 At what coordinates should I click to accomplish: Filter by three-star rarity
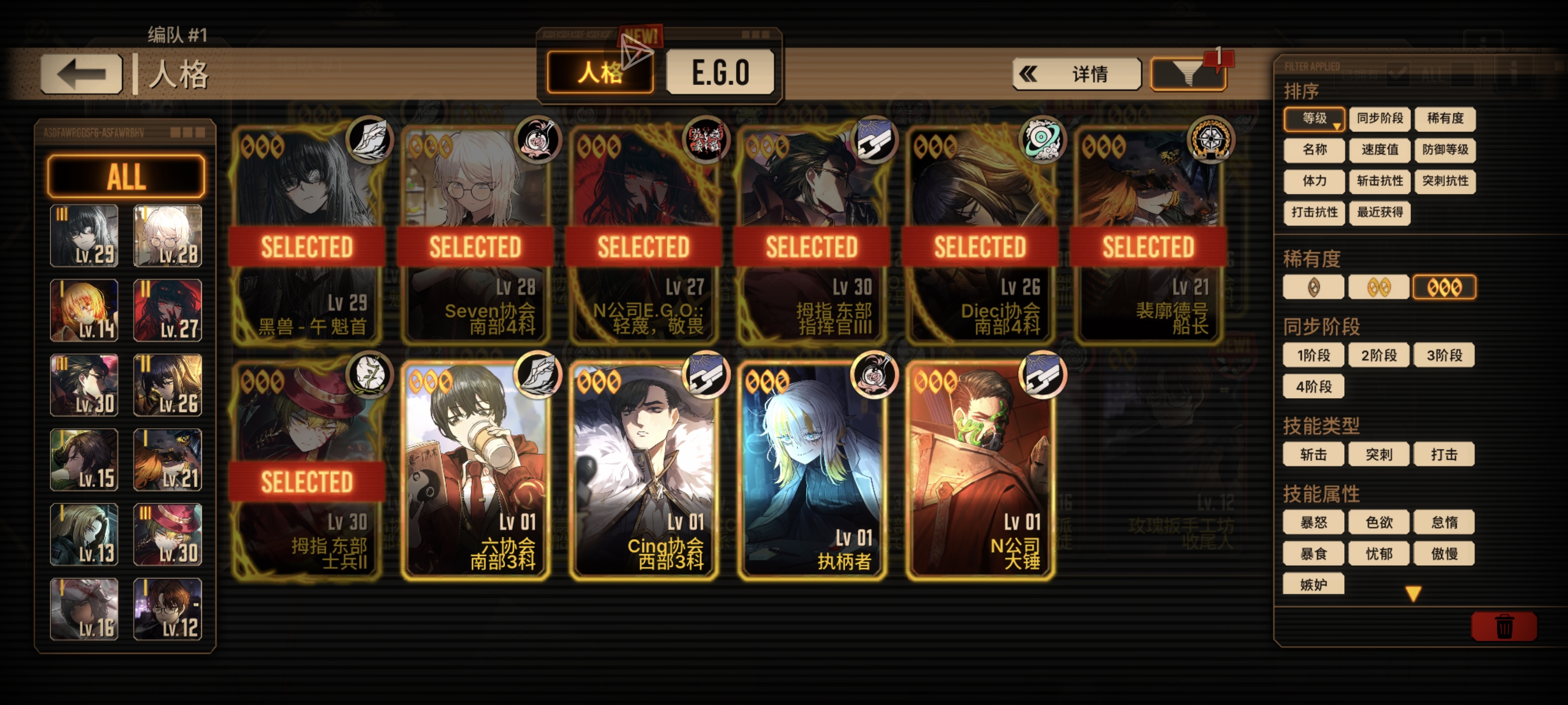click(x=1443, y=287)
